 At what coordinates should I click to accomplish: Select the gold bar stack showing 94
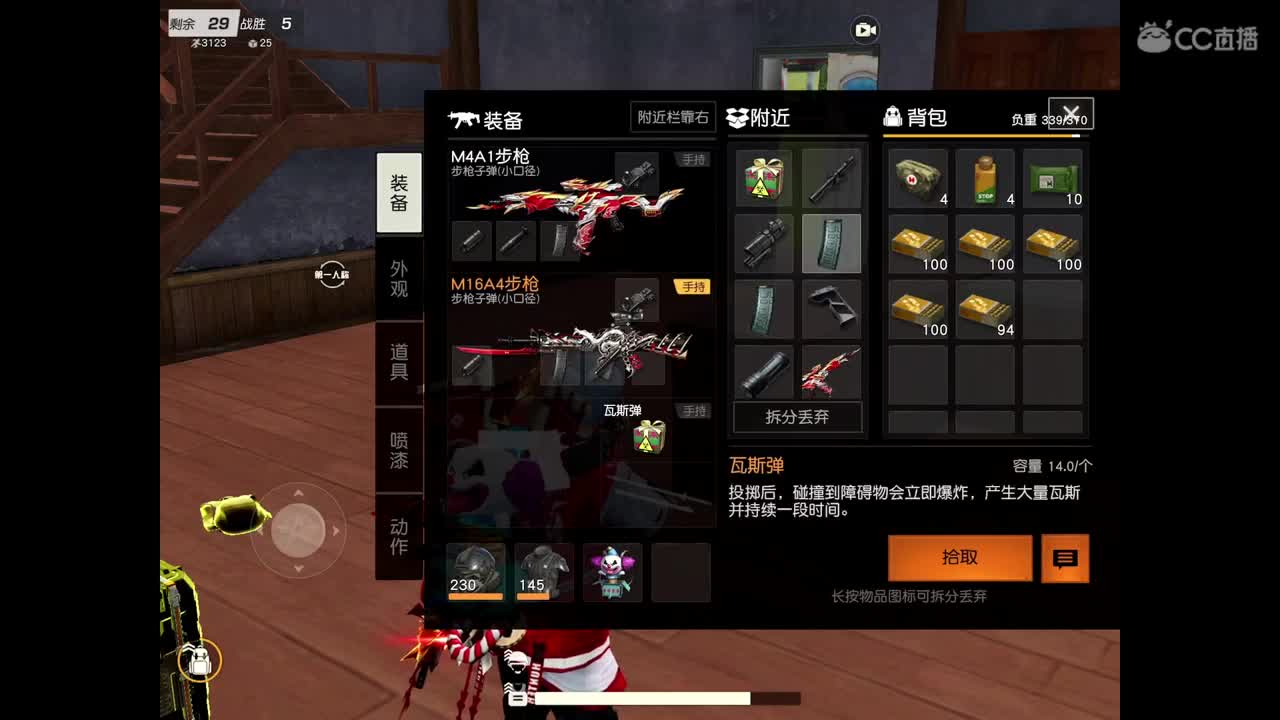tap(984, 310)
